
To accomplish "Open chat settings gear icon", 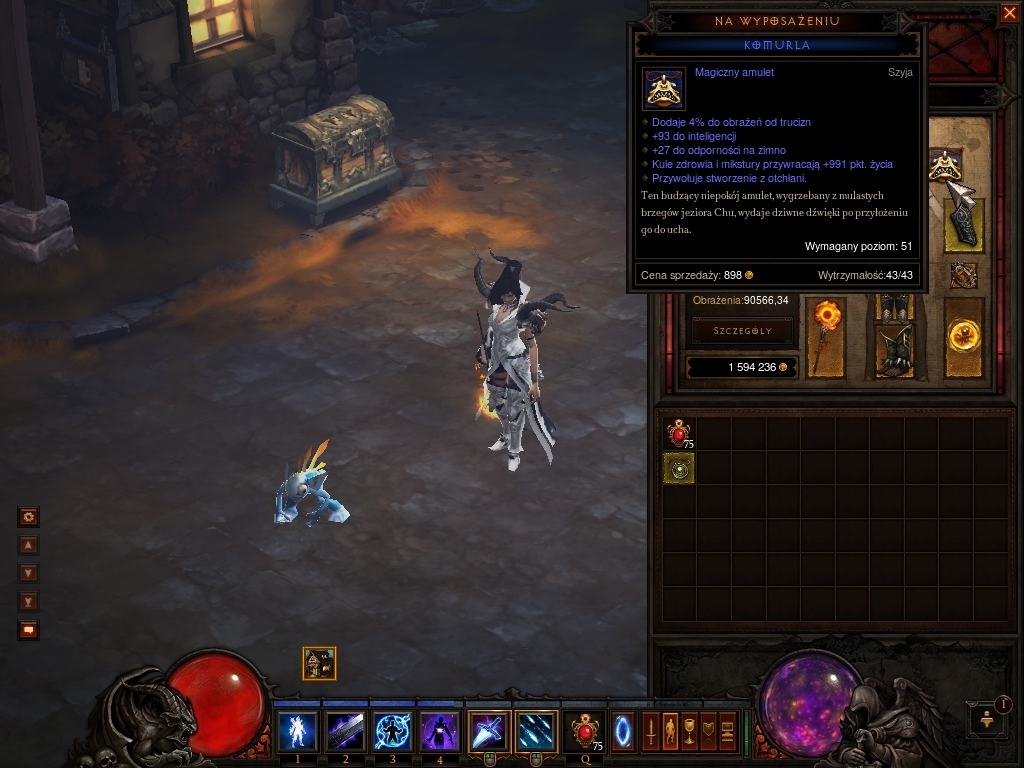I will click(x=29, y=517).
